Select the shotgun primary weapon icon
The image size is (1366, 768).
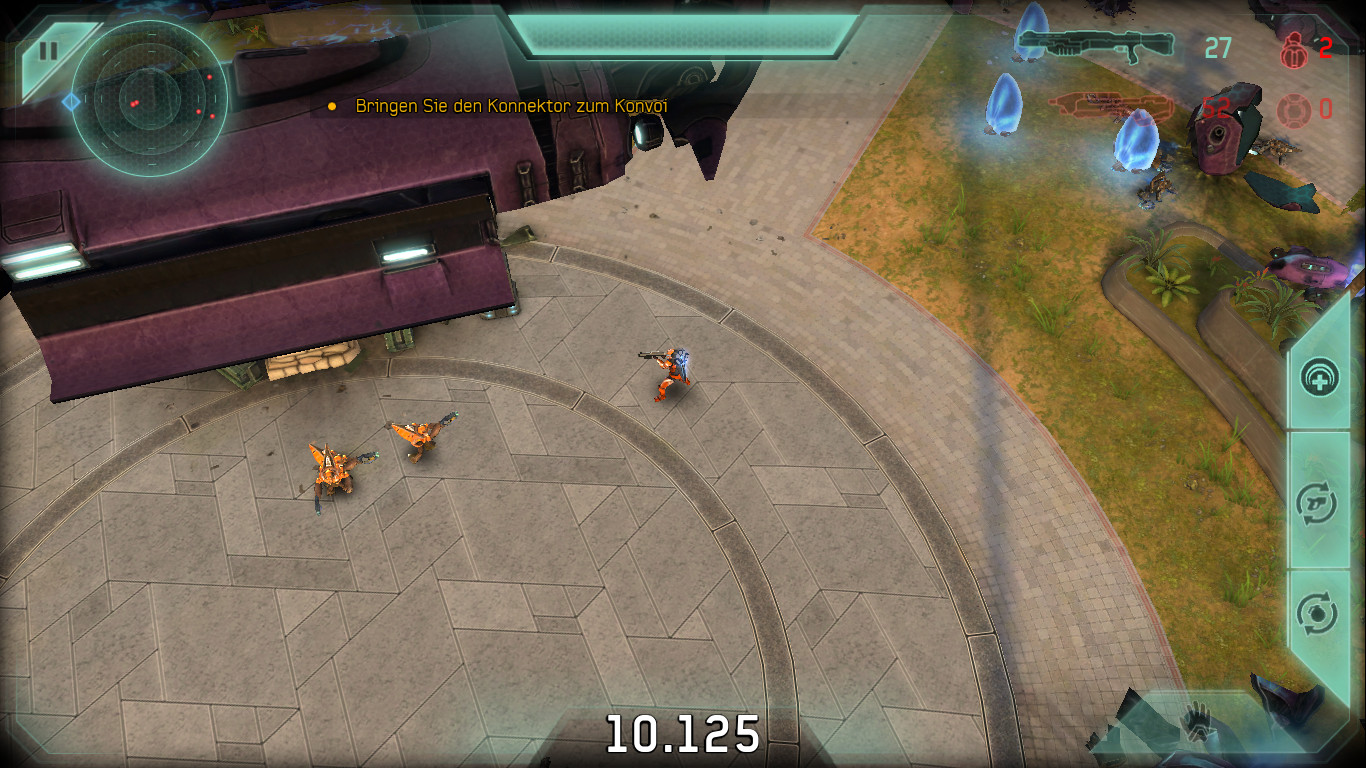point(1095,45)
